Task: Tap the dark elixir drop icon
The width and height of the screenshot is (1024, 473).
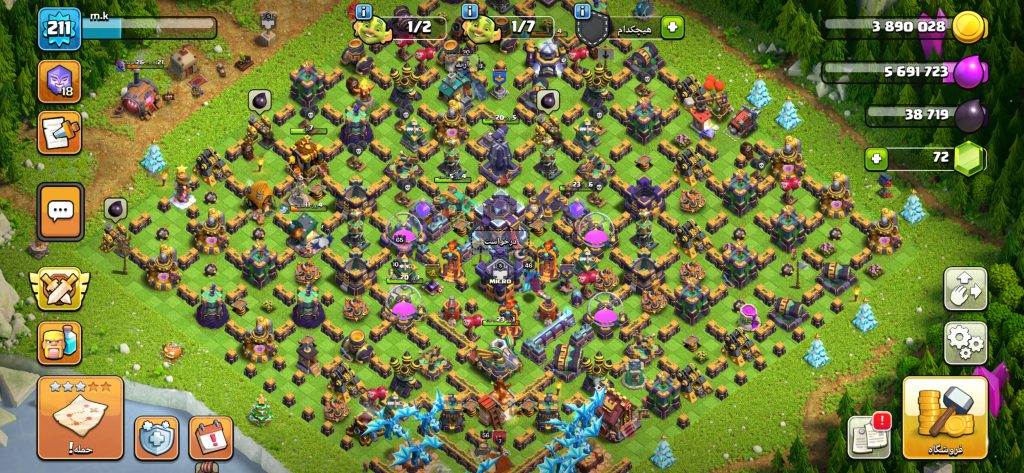Action: pyautogui.click(x=969, y=115)
